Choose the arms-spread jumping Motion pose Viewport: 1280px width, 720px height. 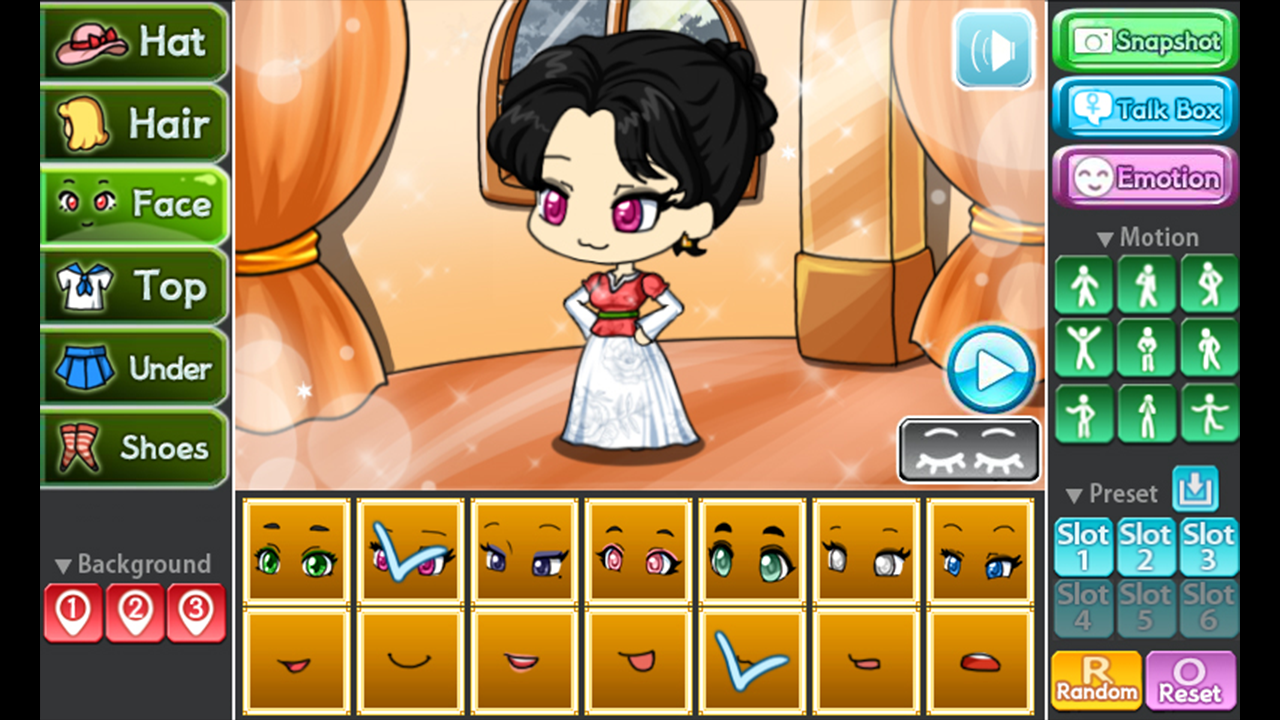[1084, 348]
